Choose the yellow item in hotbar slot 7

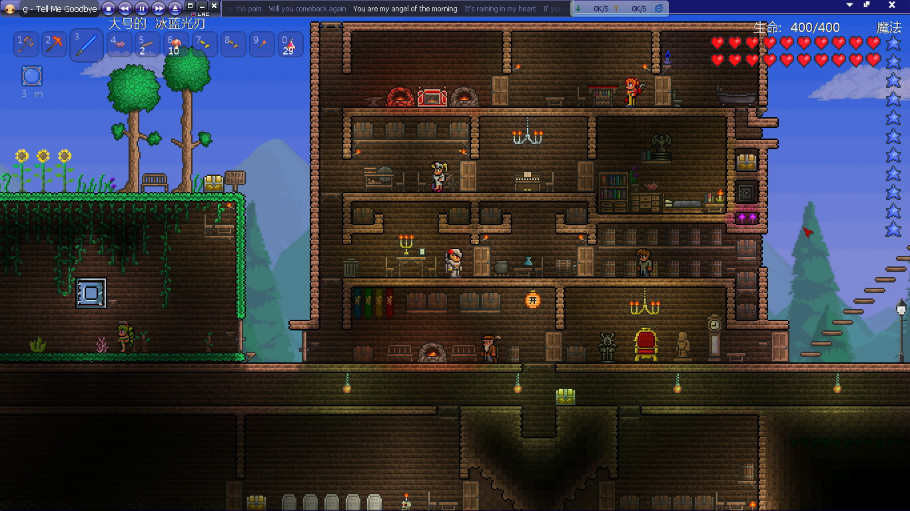pyautogui.click(x=204, y=44)
